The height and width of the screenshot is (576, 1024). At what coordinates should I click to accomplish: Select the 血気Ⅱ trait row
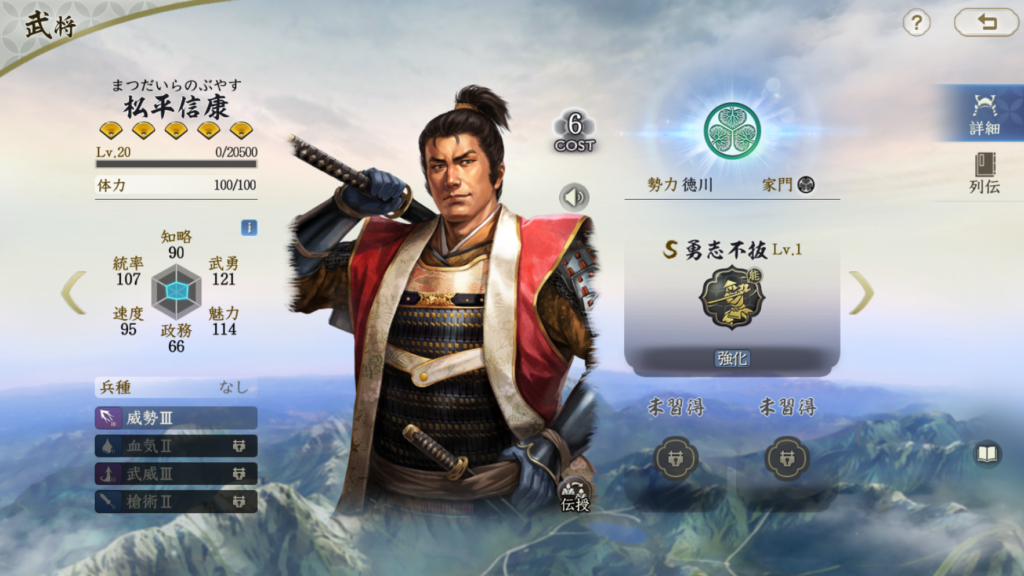click(176, 445)
